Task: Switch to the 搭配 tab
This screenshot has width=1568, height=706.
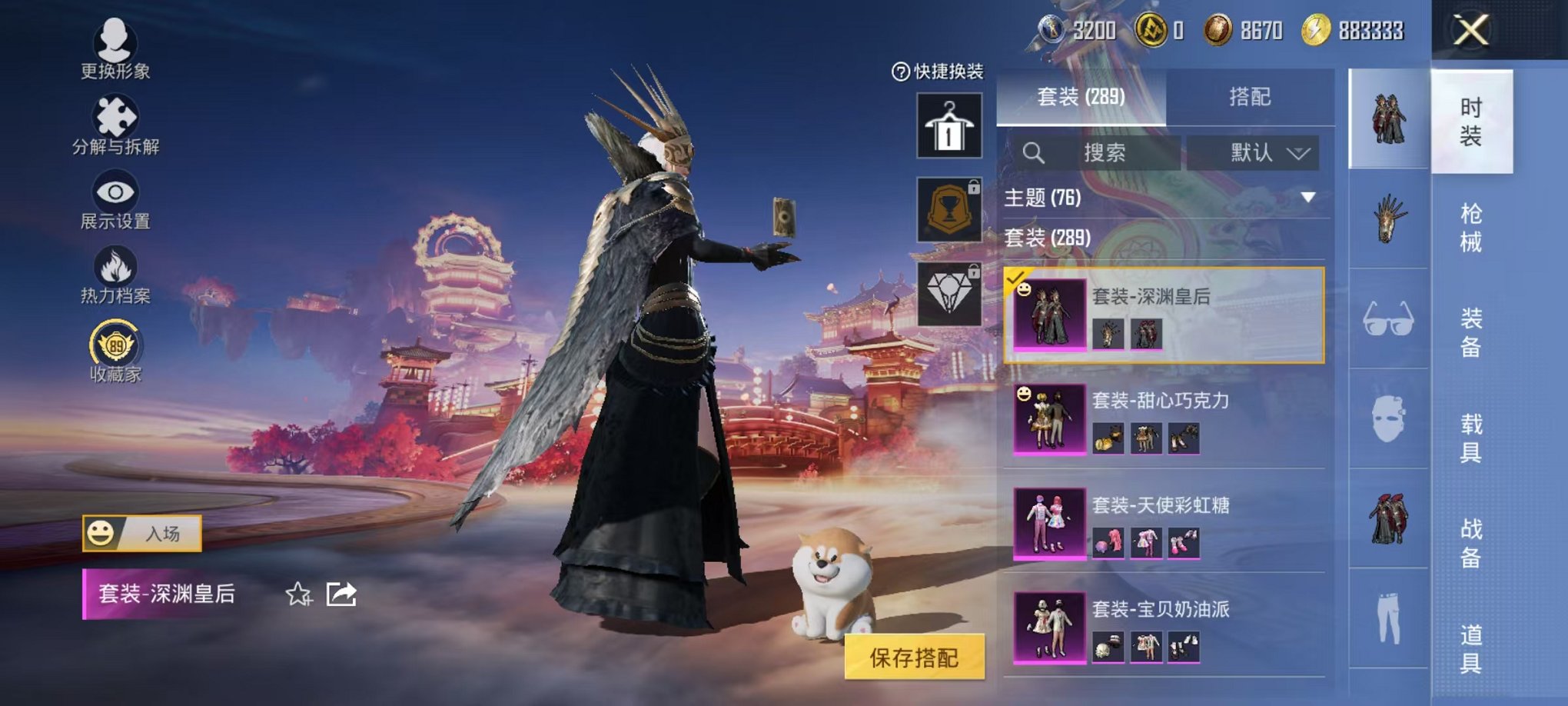Action: pos(1249,95)
